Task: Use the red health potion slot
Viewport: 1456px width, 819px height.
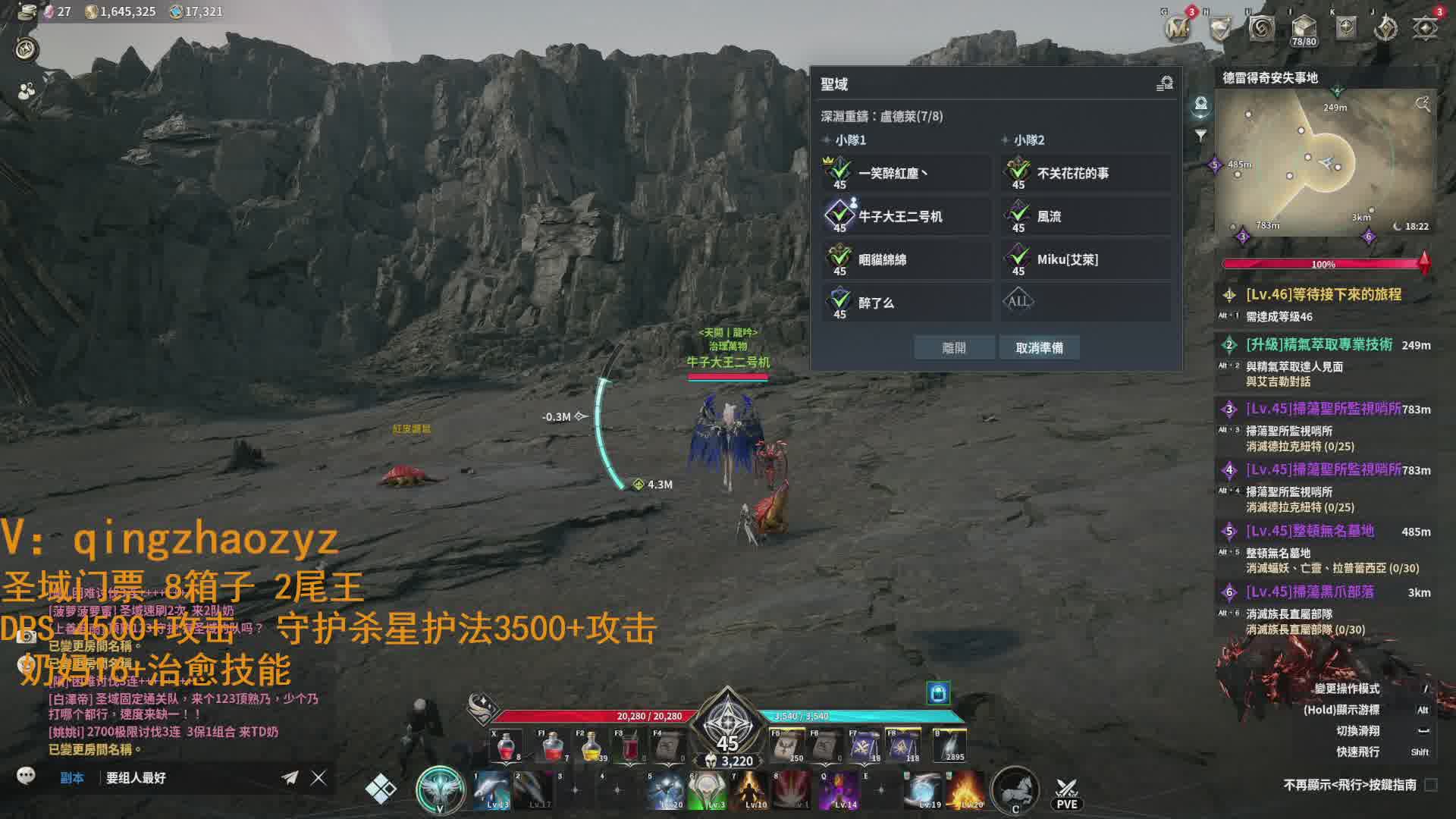Action: point(507,747)
